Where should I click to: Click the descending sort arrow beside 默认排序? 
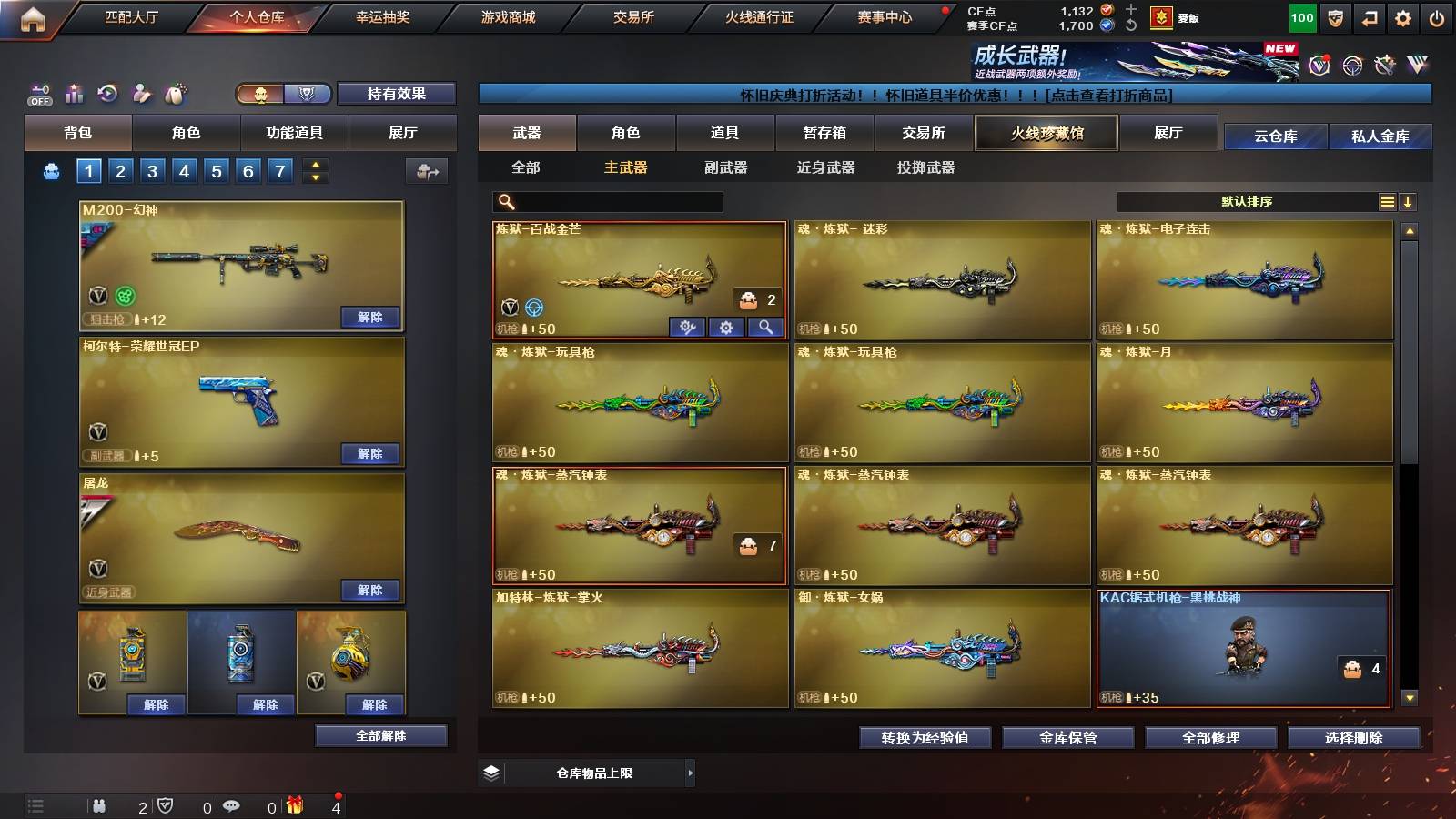[1410, 200]
